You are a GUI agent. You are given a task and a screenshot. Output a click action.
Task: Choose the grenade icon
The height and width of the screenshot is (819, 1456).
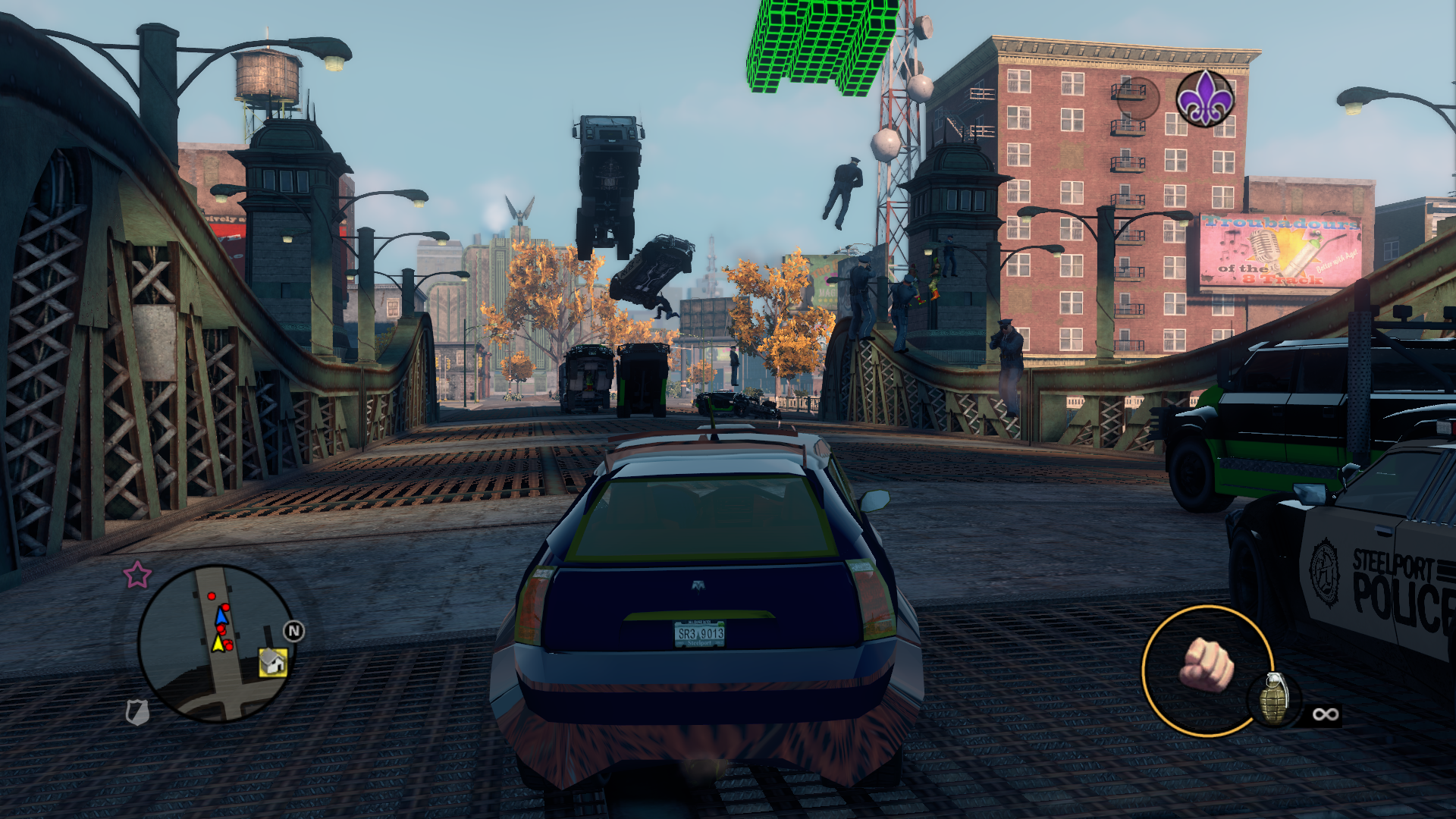(1274, 699)
